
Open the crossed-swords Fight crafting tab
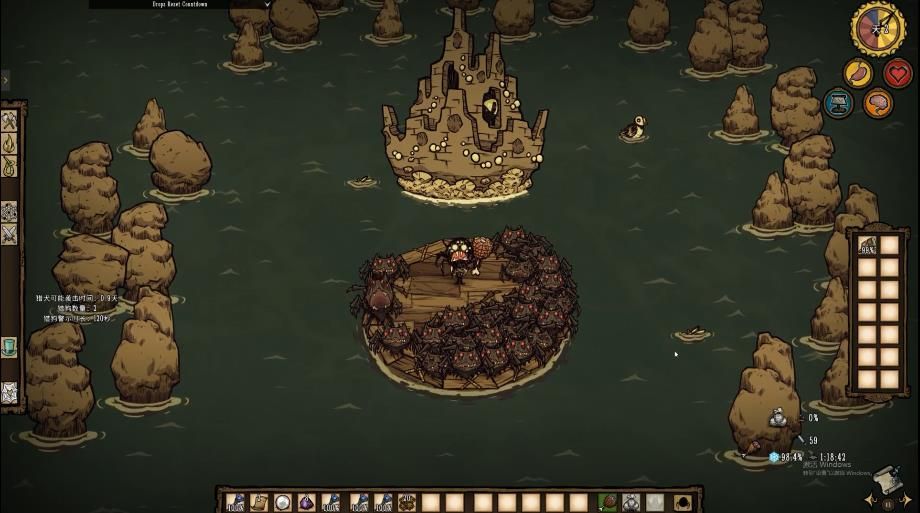[9, 234]
